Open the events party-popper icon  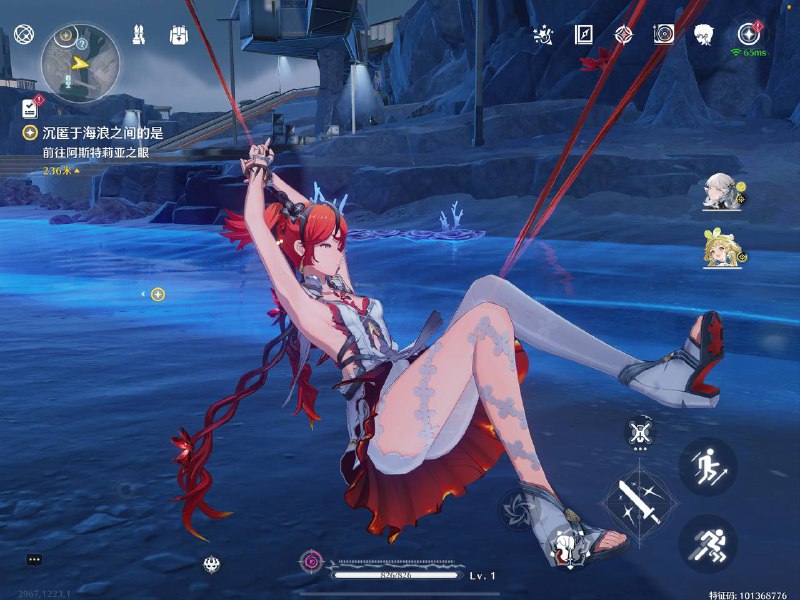[544, 36]
